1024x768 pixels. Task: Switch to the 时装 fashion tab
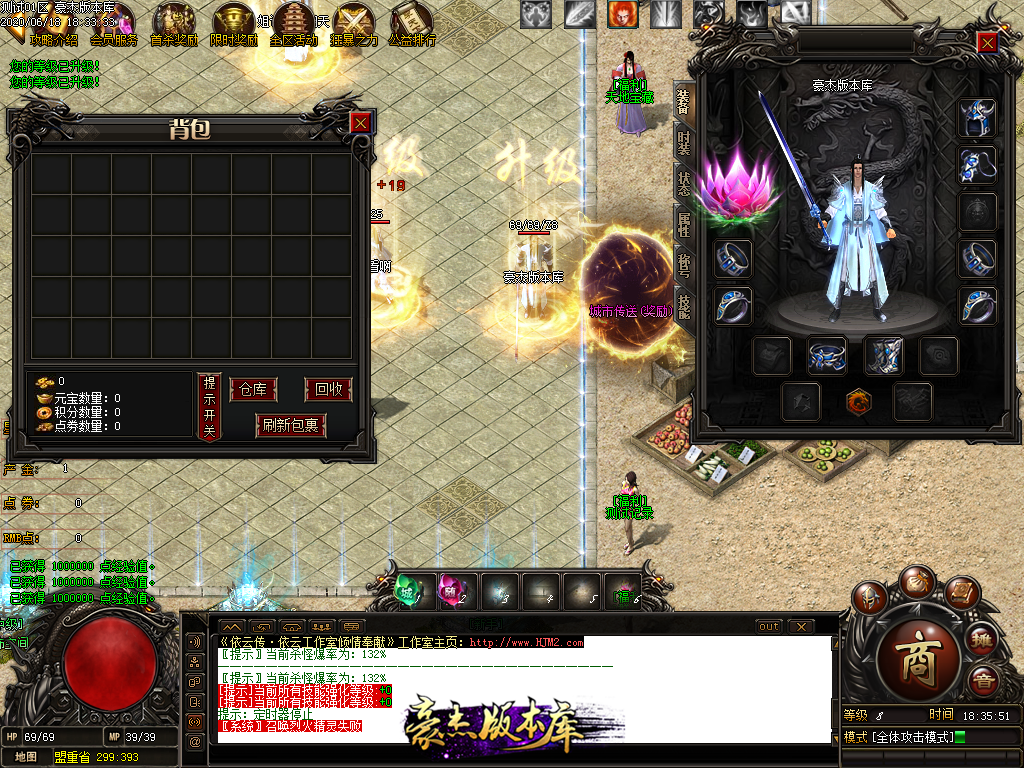684,142
